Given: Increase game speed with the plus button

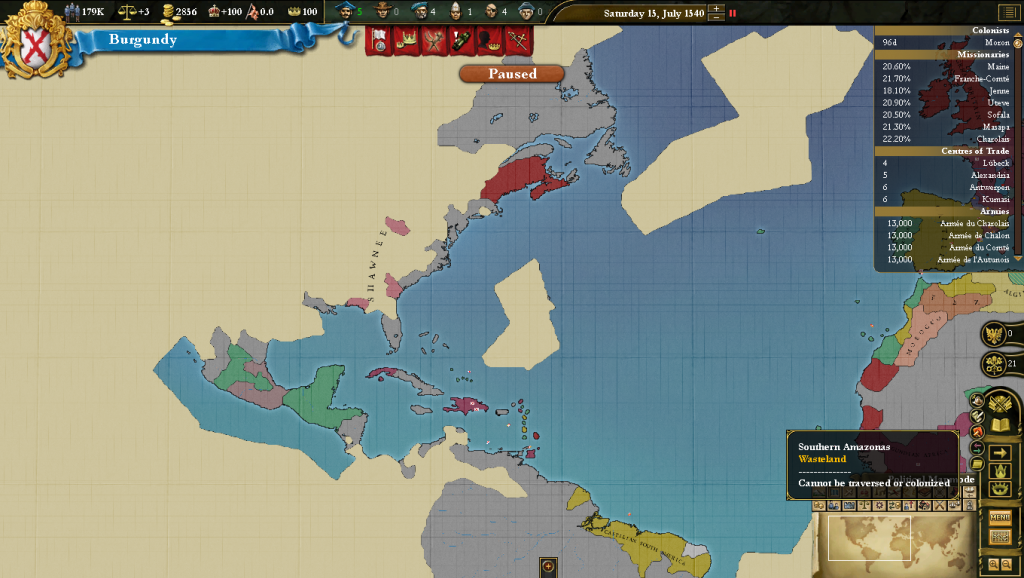Looking at the screenshot, I should [x=715, y=9].
